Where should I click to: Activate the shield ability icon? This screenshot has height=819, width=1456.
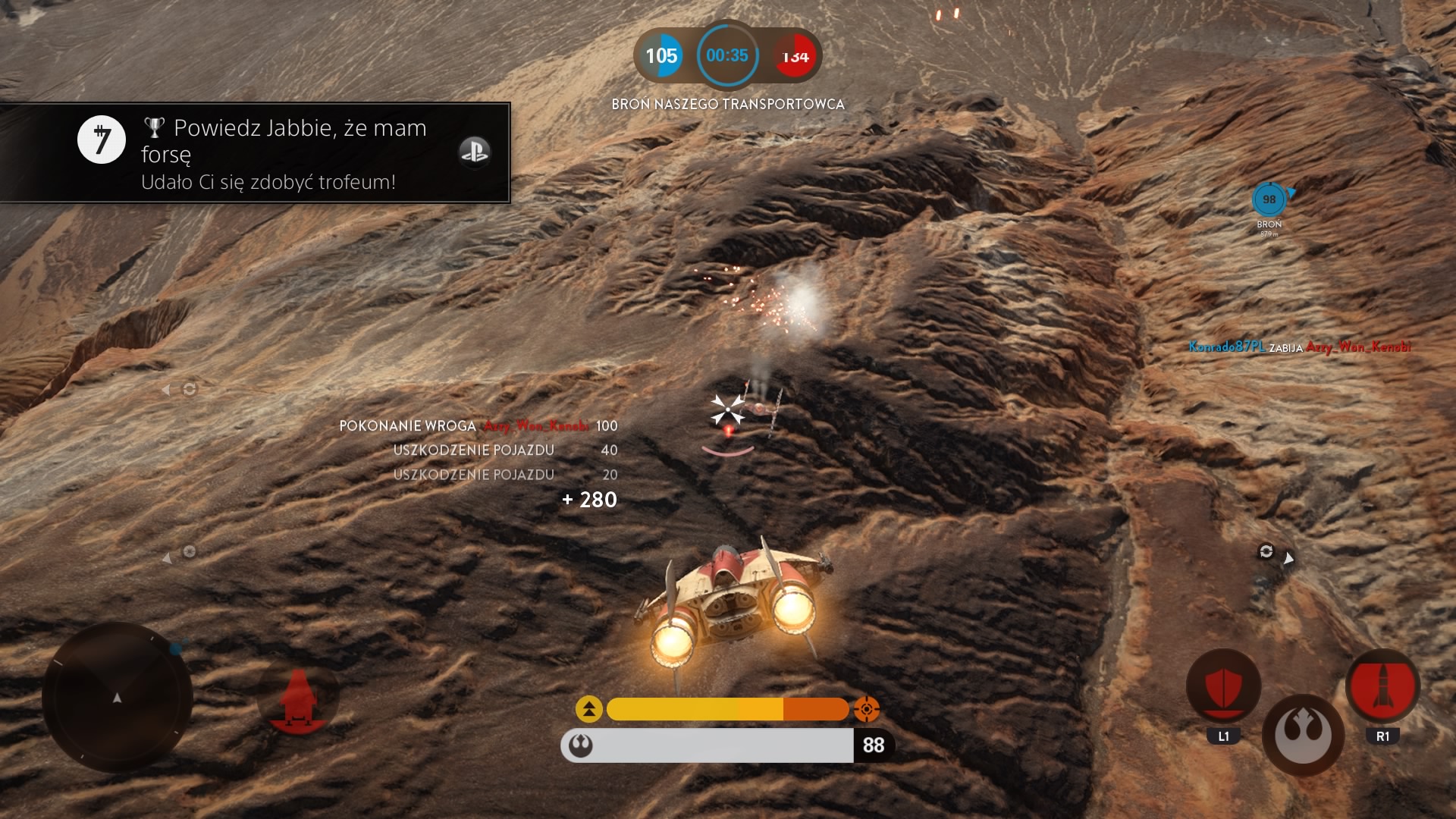tap(1223, 686)
